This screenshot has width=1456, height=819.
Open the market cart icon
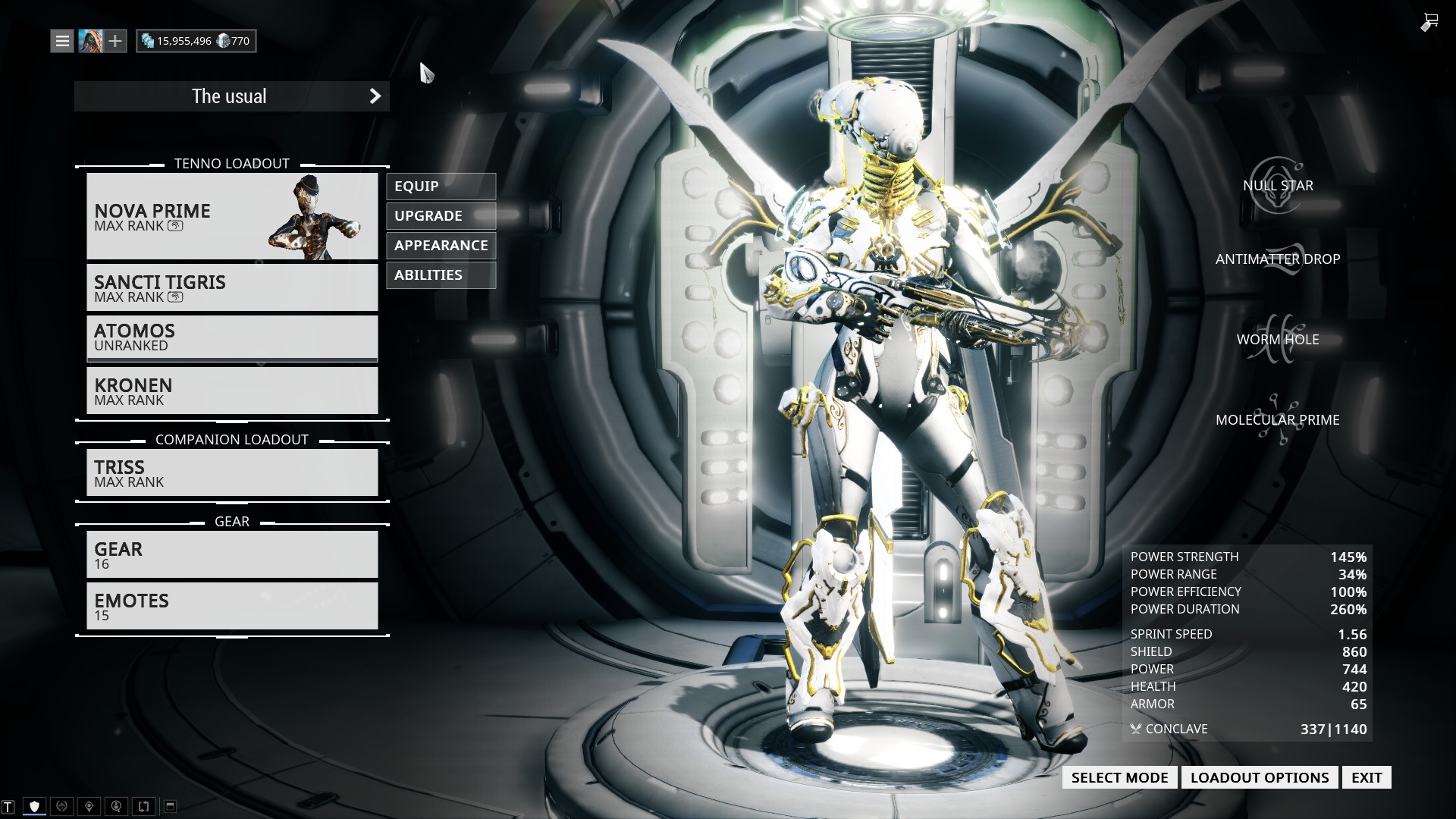pyautogui.click(x=1429, y=22)
